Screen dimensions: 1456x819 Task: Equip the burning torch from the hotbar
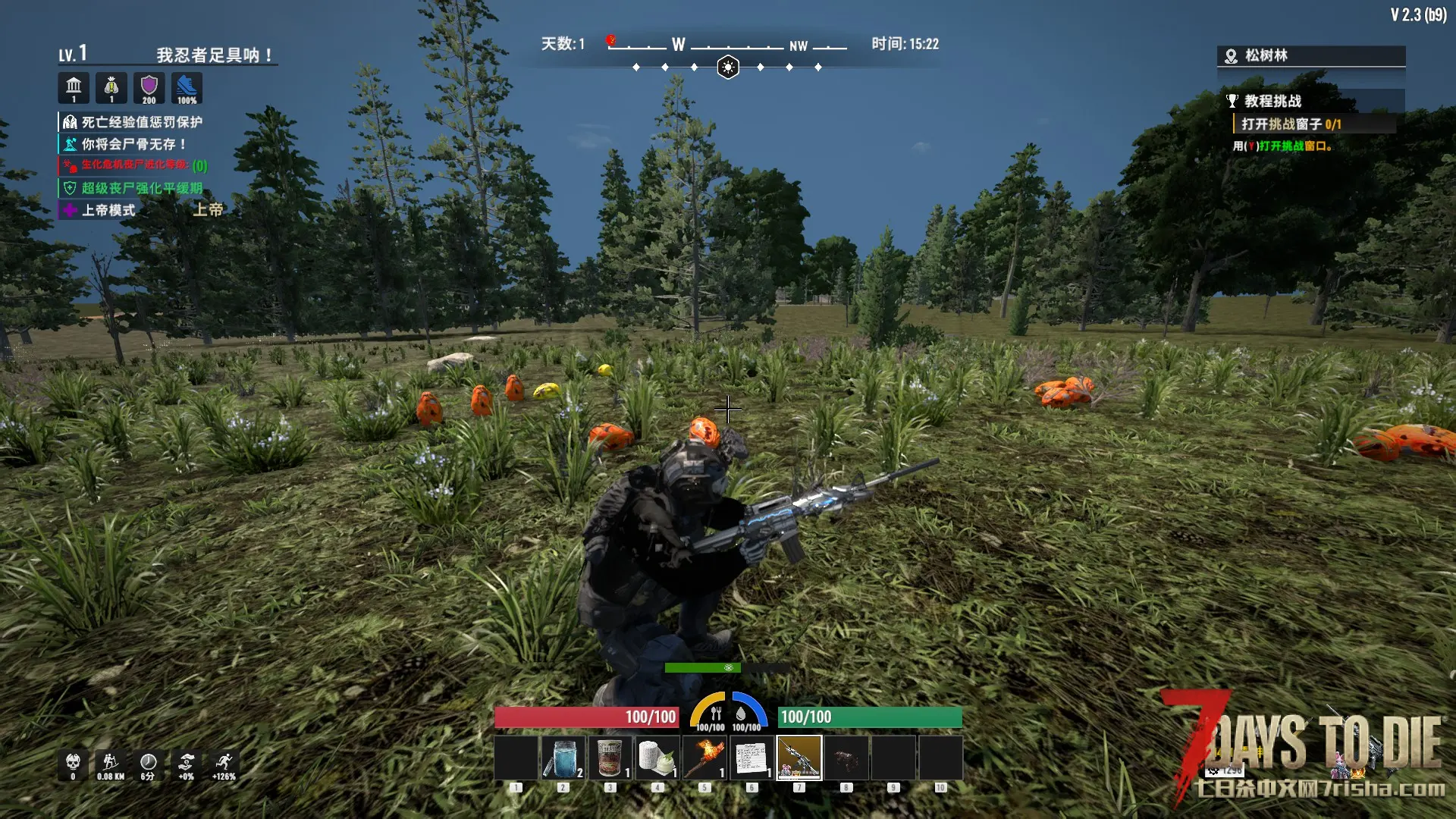tap(704, 758)
